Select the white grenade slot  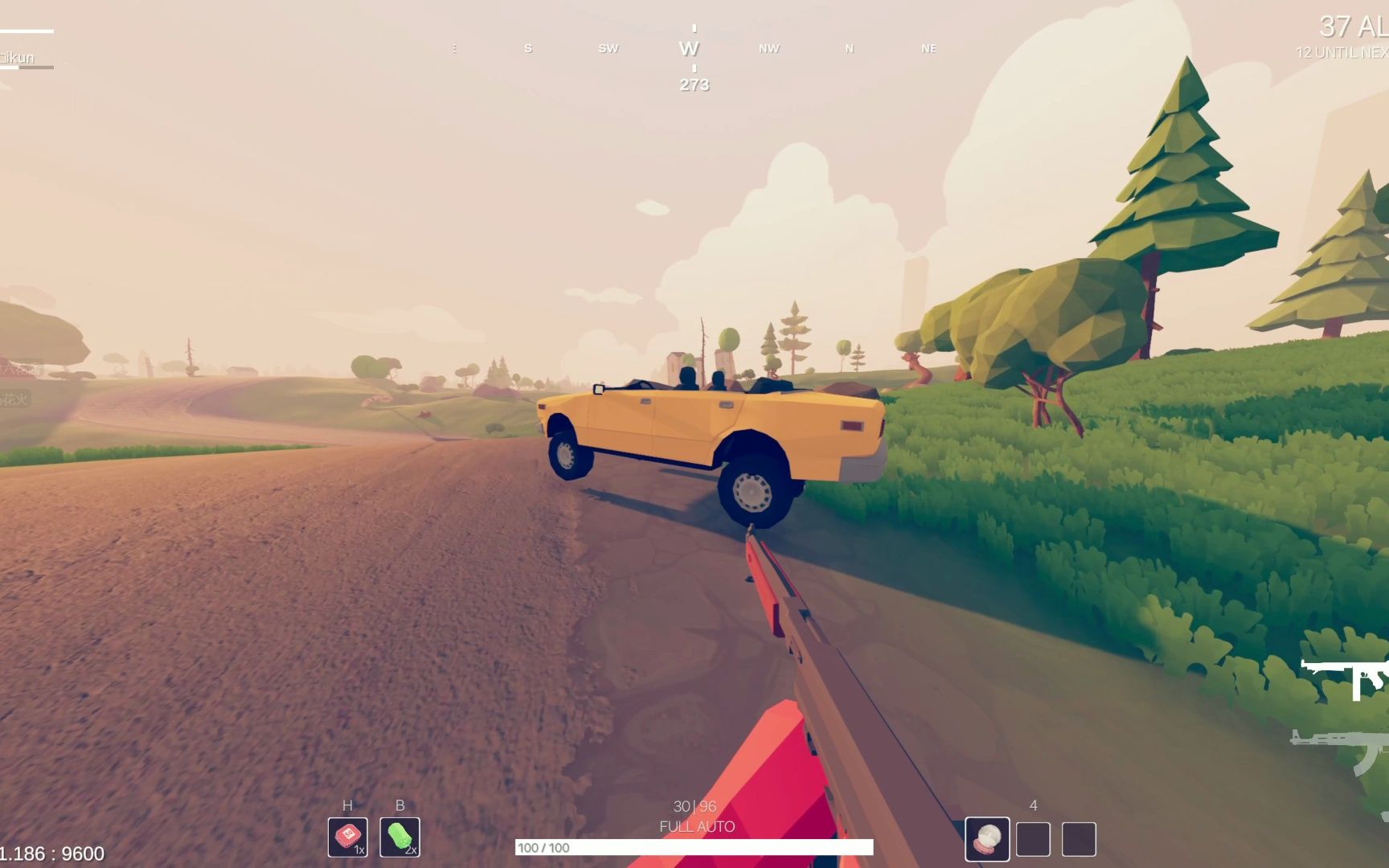point(987,839)
